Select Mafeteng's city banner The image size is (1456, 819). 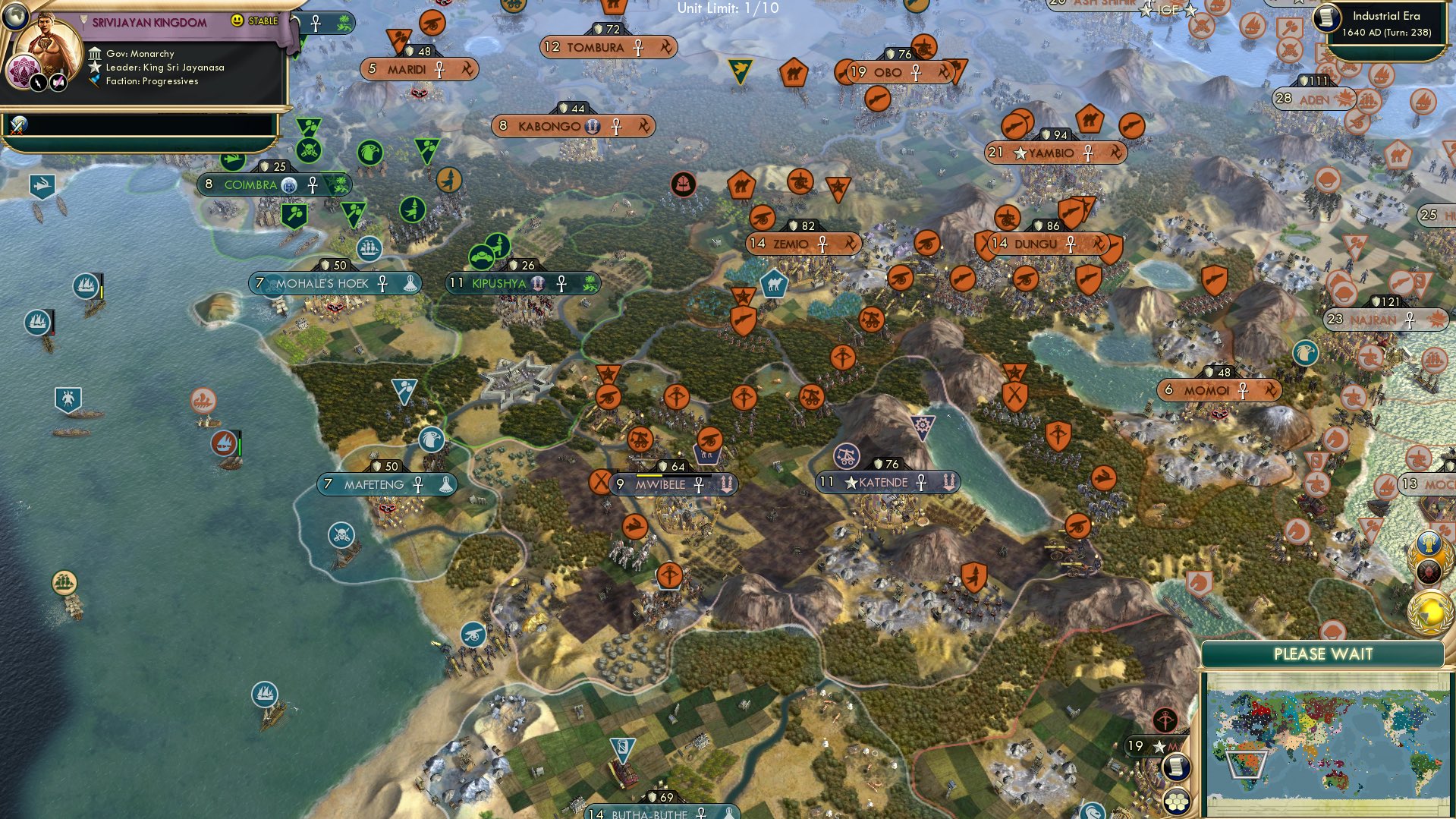pyautogui.click(x=387, y=484)
